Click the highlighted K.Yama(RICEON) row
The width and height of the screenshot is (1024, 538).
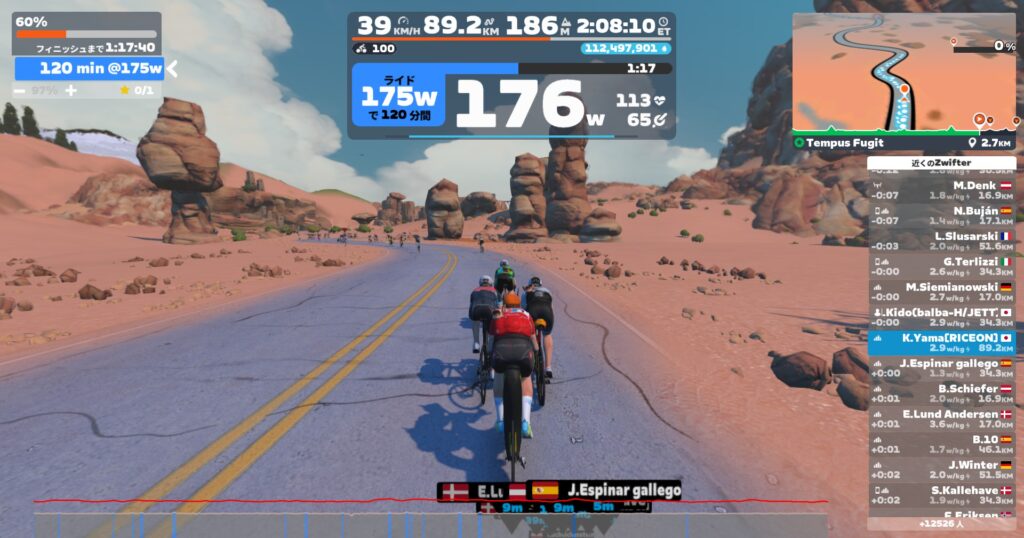pos(941,343)
